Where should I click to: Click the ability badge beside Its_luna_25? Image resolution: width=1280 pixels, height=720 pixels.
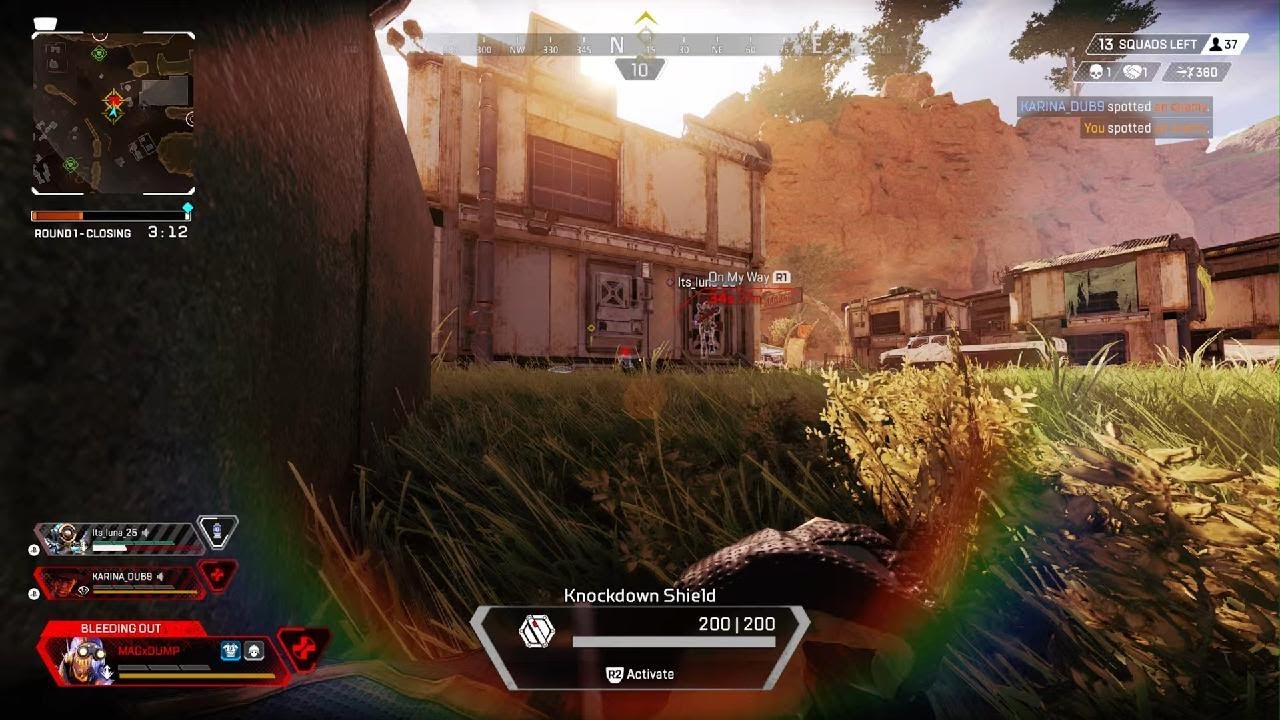pos(217,531)
